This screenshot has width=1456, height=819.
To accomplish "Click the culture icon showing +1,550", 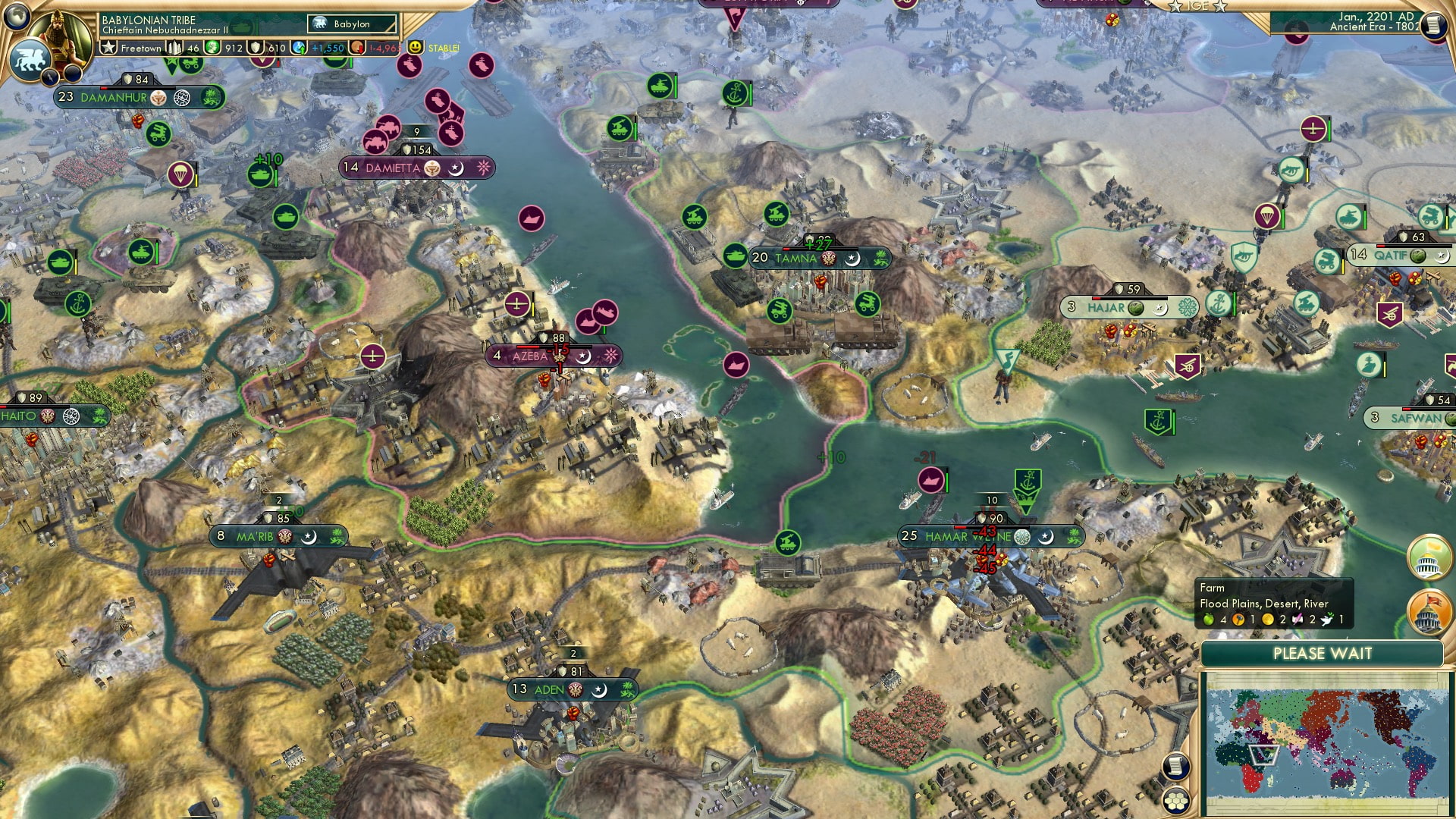I will pos(299,48).
